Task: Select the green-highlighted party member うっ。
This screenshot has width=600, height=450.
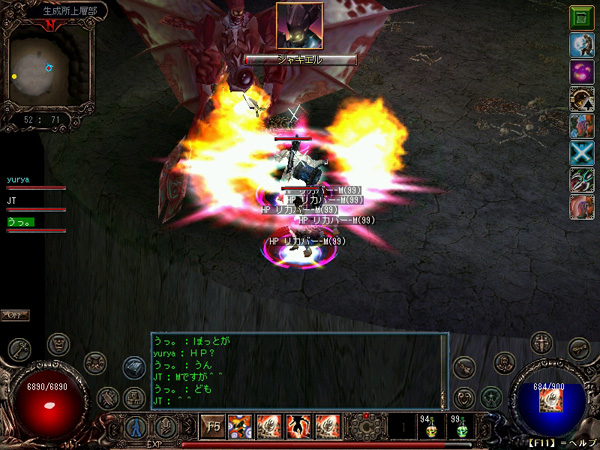Action: click(20, 221)
